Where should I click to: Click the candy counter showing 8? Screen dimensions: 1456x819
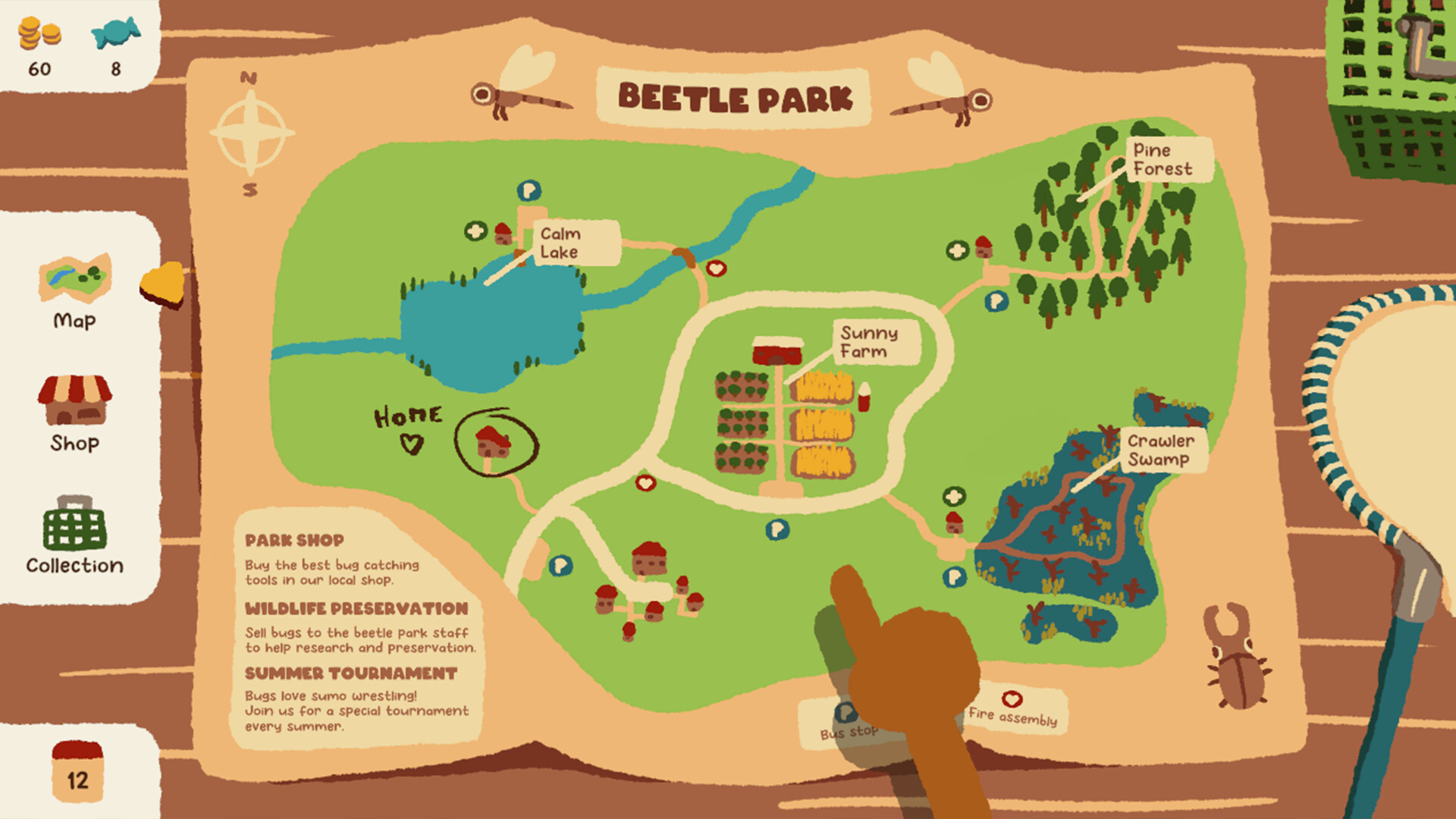pyautogui.click(x=114, y=45)
